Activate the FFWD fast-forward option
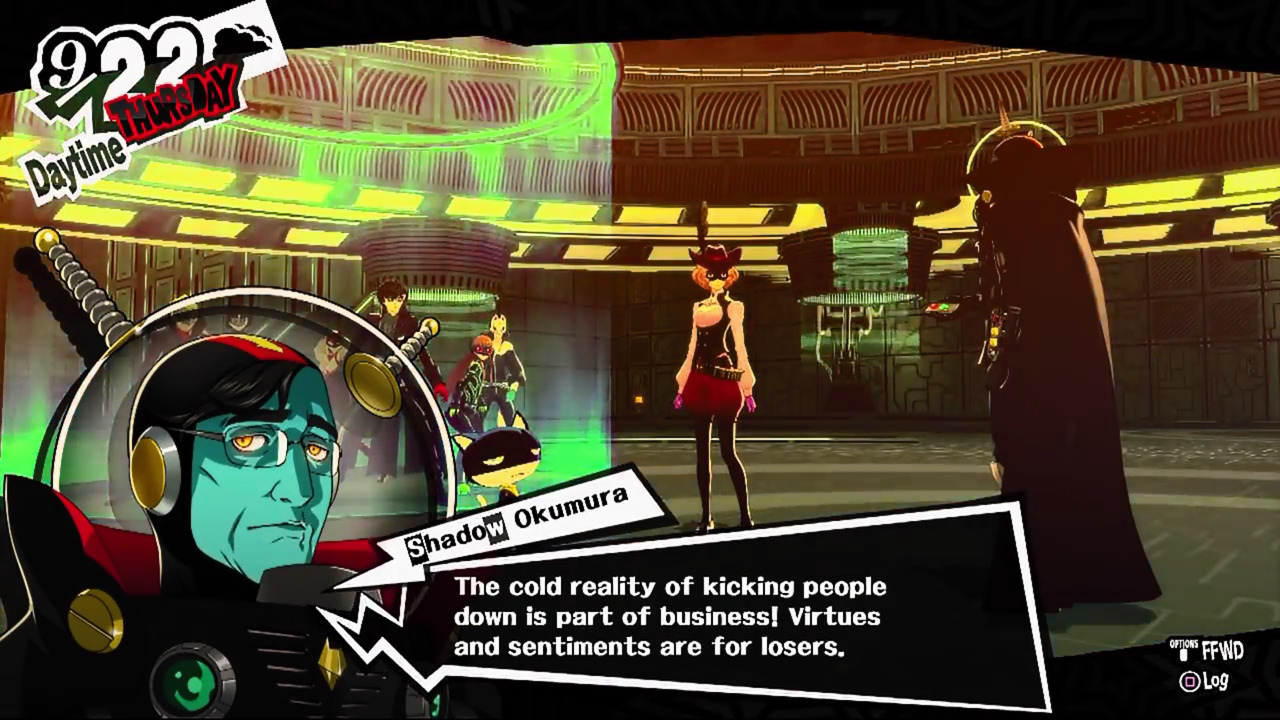The width and height of the screenshot is (1280, 720). 1210,651
